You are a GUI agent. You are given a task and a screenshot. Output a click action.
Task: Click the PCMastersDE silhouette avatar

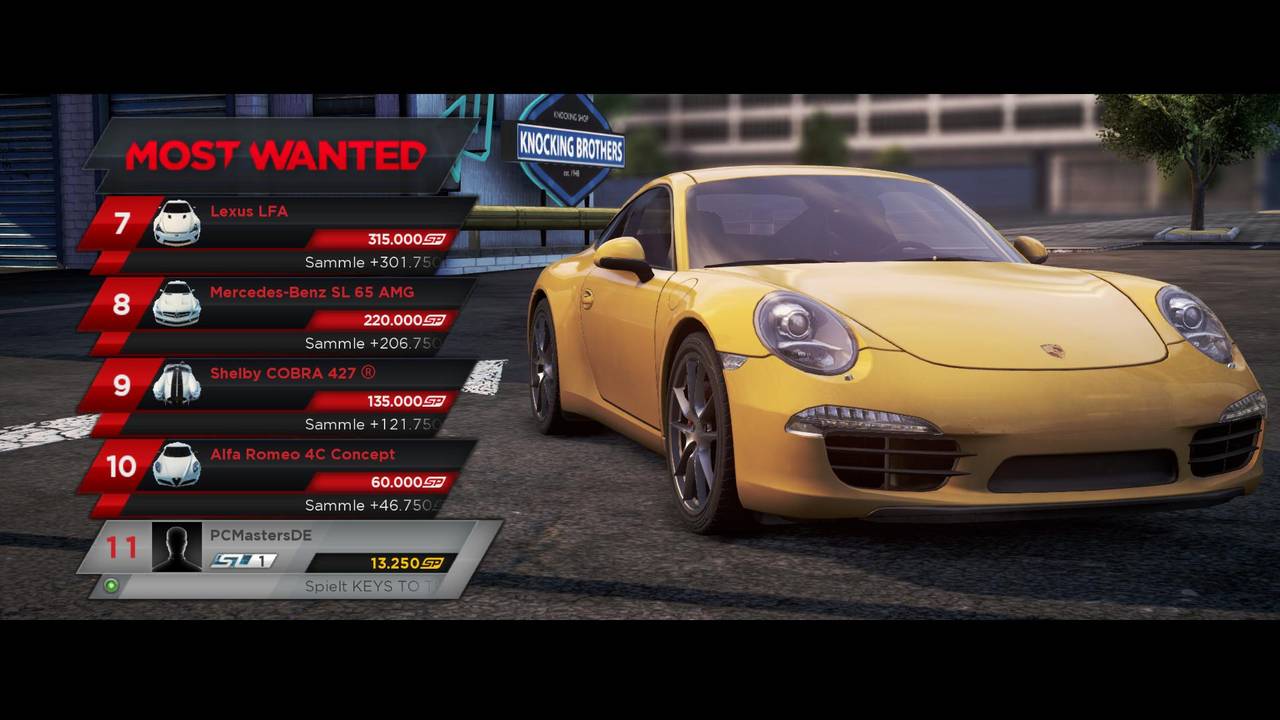[176, 547]
